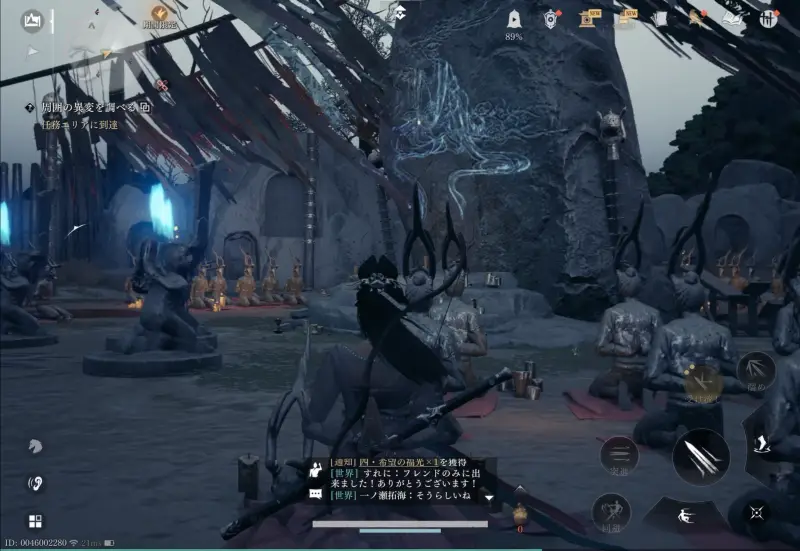Open the four-square grid menu icon
This screenshot has height=551, width=800.
point(35,520)
